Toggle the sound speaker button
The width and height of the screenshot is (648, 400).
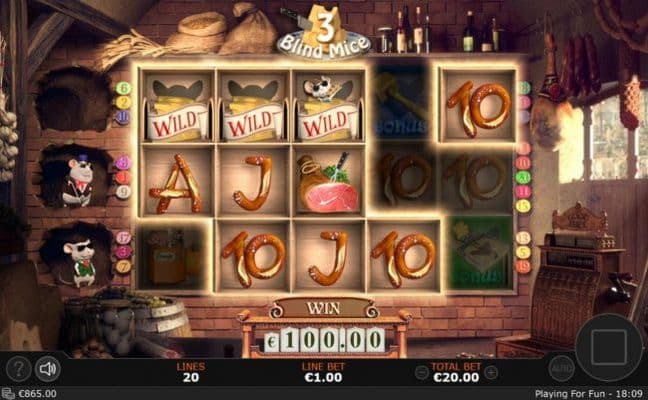click(x=47, y=369)
